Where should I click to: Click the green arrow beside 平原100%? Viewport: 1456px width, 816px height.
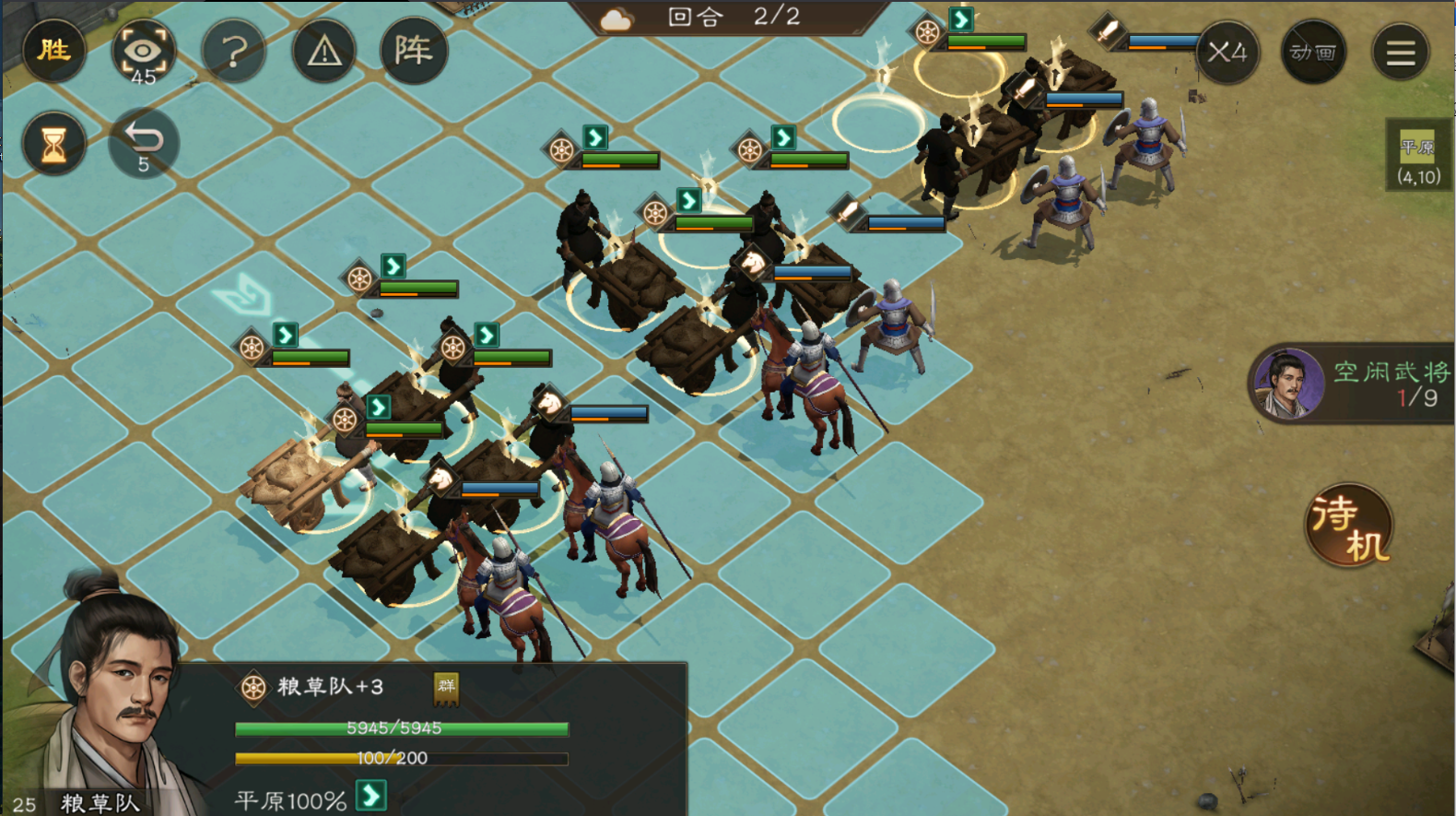(371, 795)
